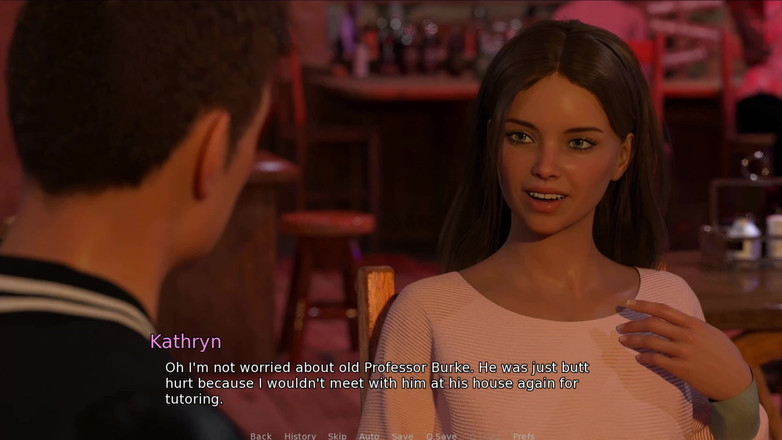Toggle Auto-advance mode
The image size is (782, 440).
(x=369, y=436)
